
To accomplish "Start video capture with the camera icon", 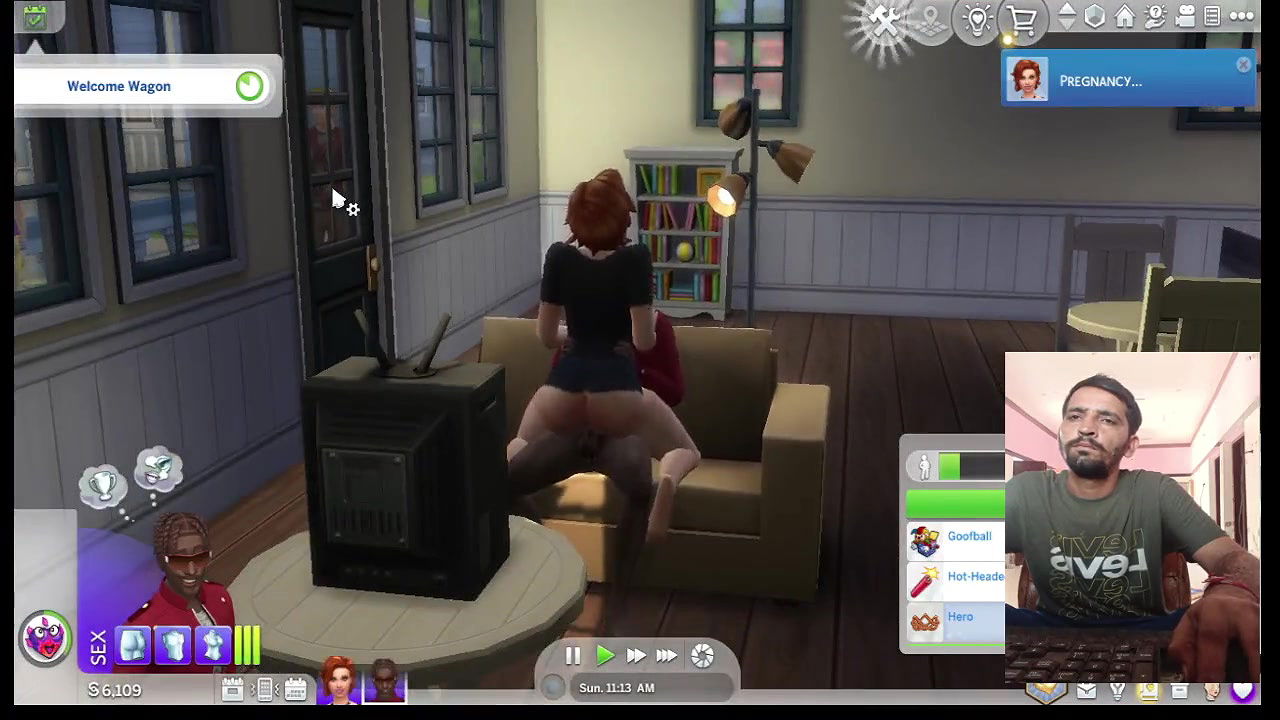I will tap(1185, 16).
